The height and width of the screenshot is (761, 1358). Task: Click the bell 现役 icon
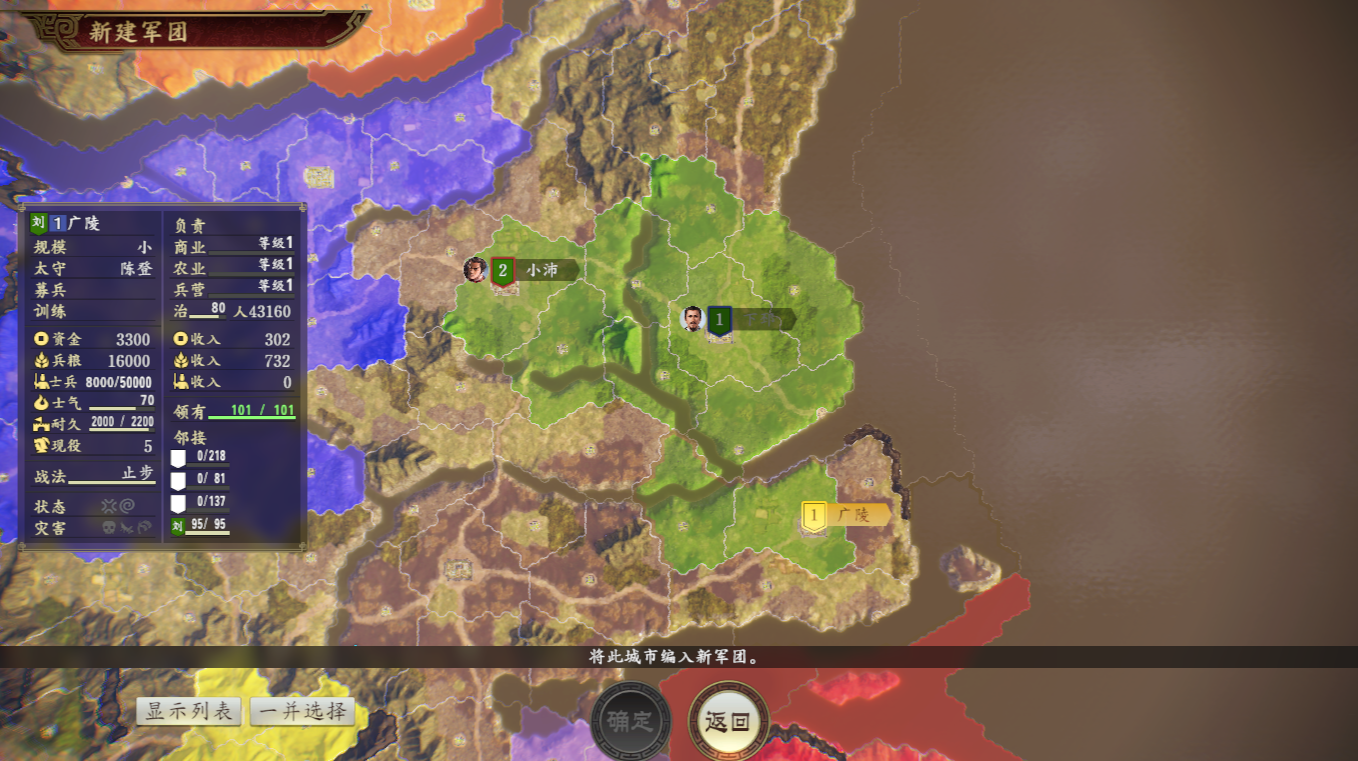point(41,445)
